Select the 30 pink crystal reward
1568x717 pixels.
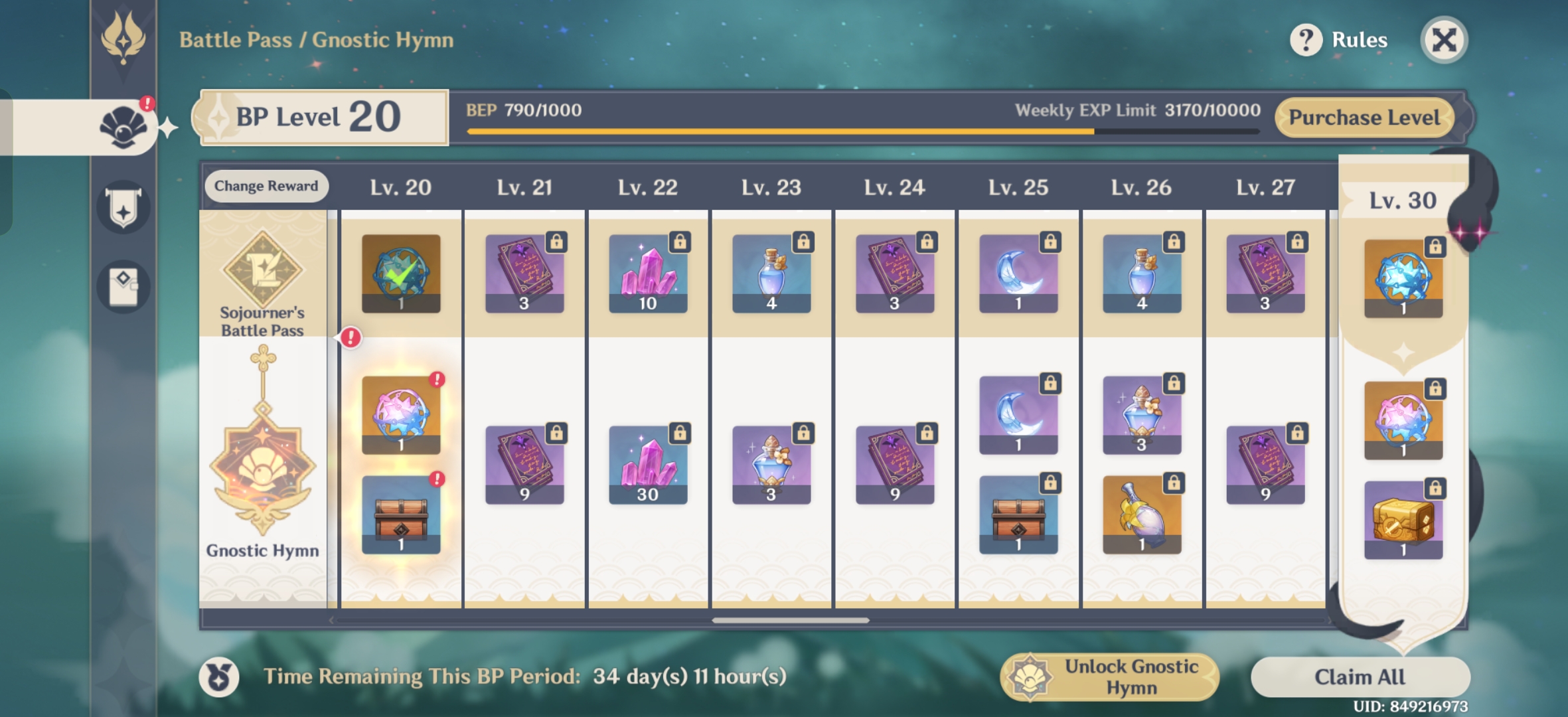click(x=648, y=465)
